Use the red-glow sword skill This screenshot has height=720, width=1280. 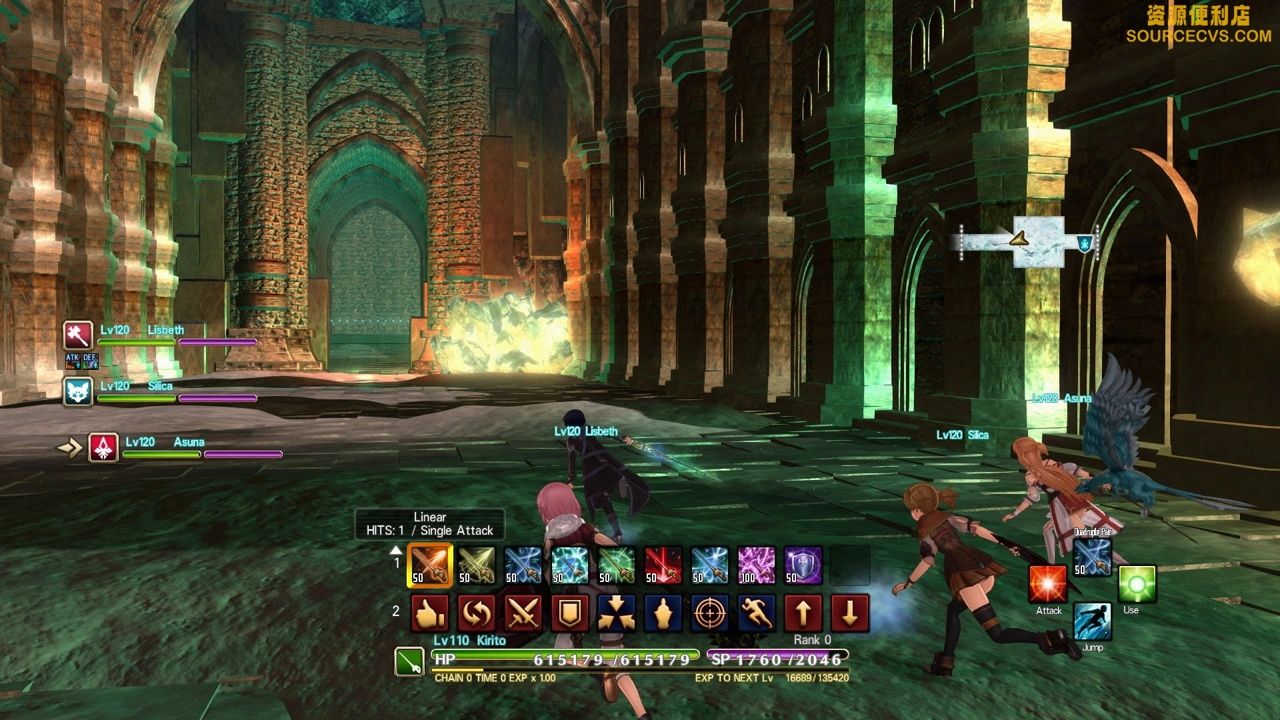click(663, 565)
